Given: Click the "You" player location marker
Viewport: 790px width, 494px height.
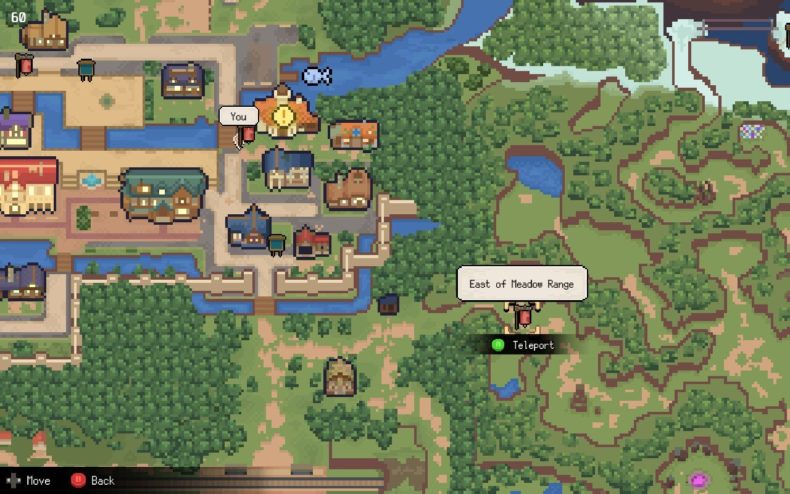Looking at the screenshot, I should click(x=247, y=135).
